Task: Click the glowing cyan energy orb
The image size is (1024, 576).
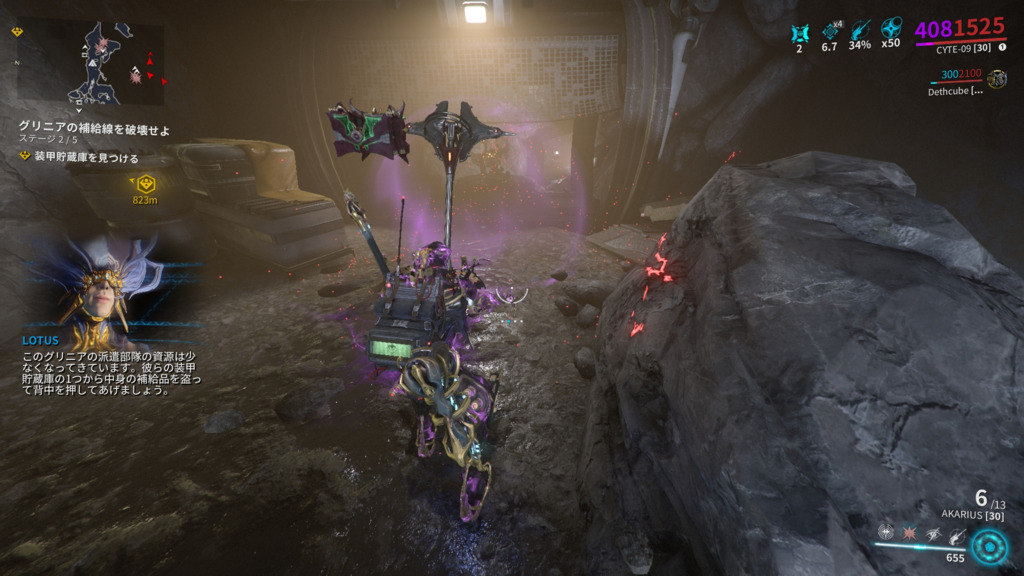Action: pyautogui.click(x=991, y=547)
